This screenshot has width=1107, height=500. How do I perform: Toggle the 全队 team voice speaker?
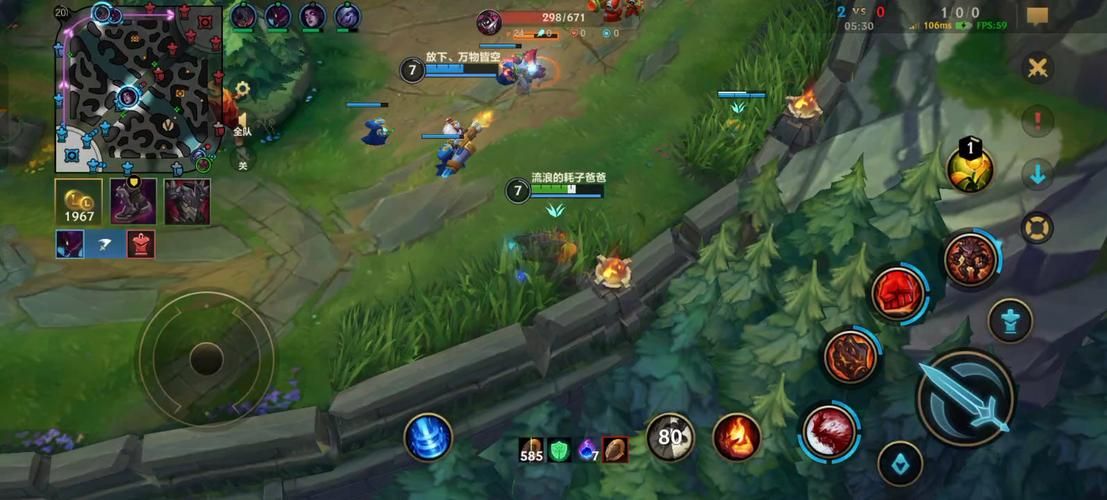[x=241, y=125]
